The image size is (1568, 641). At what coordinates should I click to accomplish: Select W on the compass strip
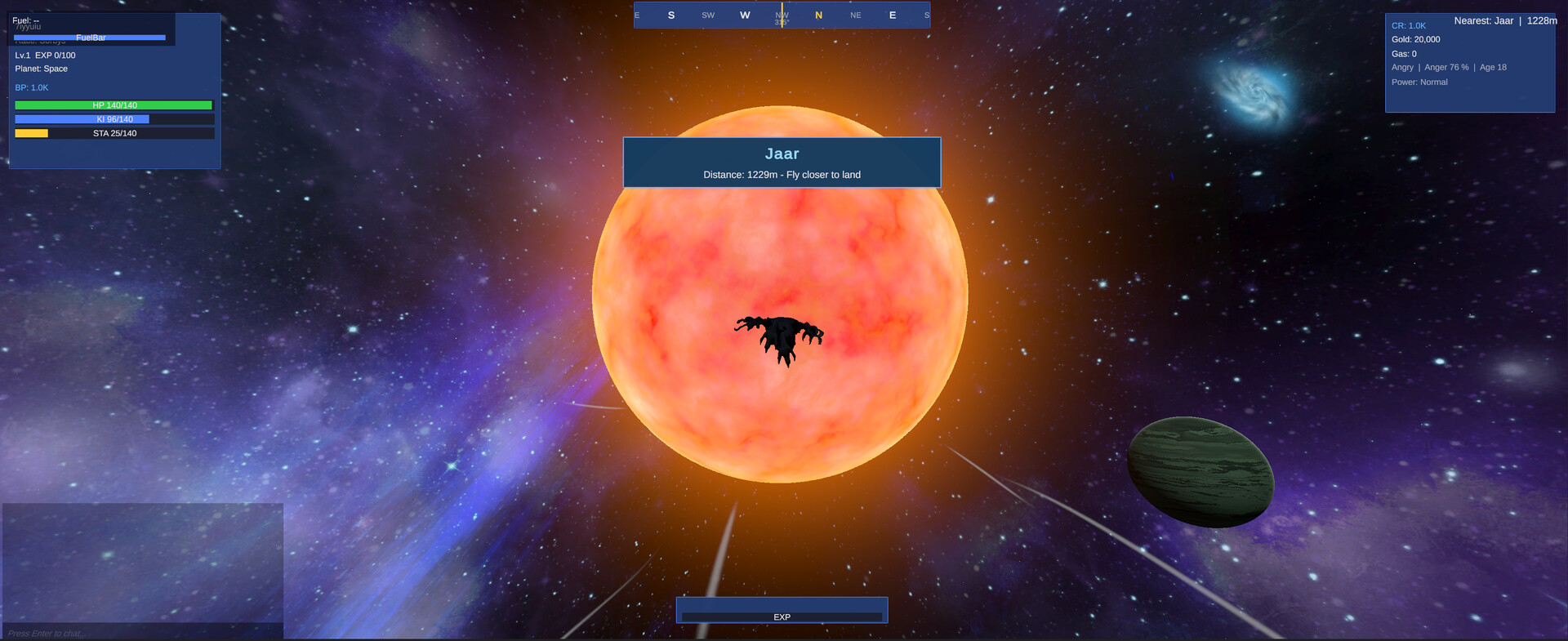point(744,15)
